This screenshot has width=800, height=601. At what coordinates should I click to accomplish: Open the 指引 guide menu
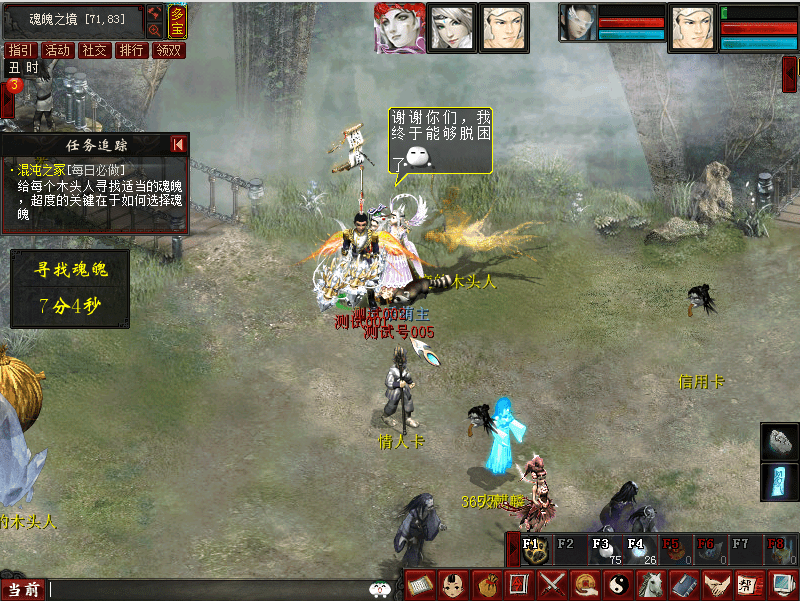click(19, 50)
